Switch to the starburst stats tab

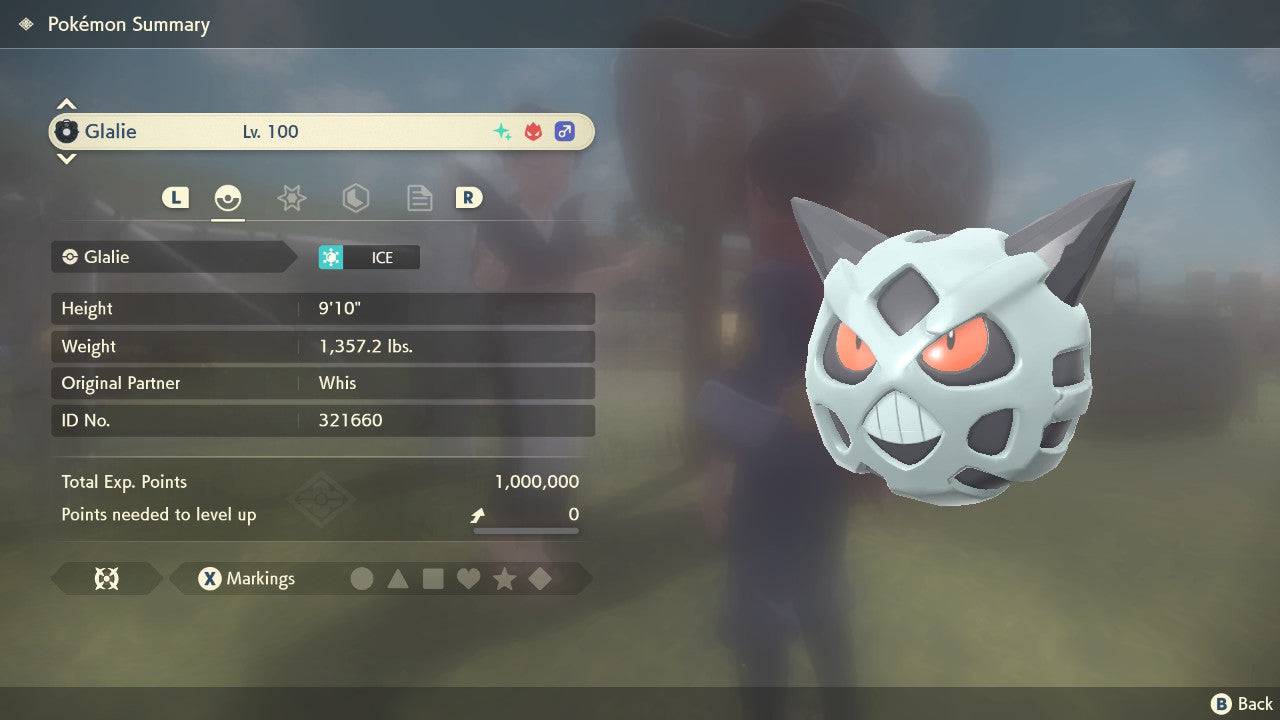coord(291,198)
